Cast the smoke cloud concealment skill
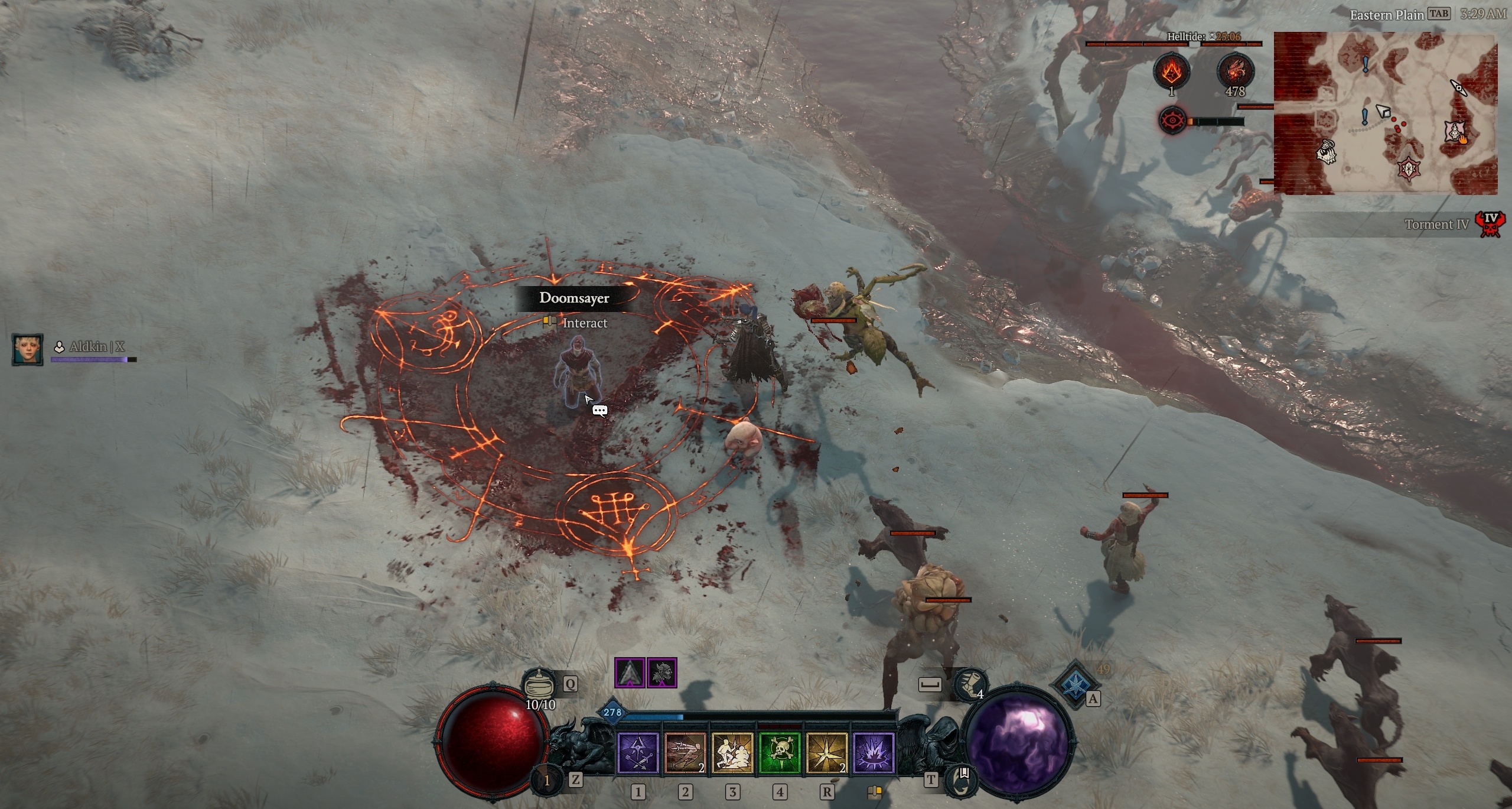The height and width of the screenshot is (809, 1512). click(732, 753)
